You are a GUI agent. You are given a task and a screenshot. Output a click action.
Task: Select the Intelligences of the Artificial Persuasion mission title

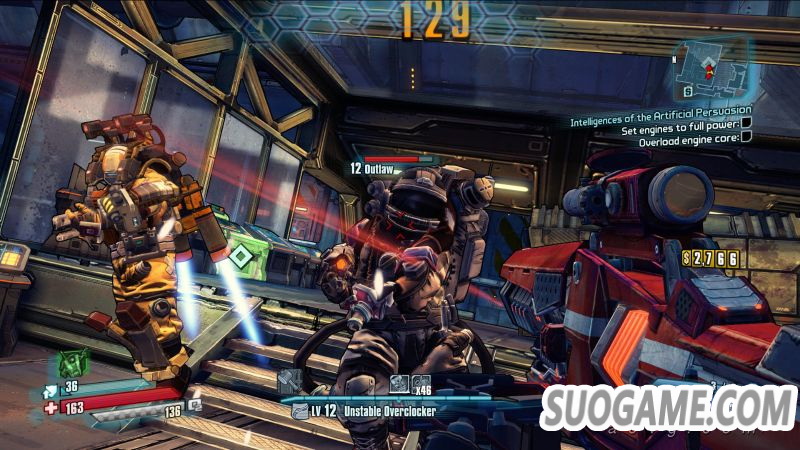(658, 121)
